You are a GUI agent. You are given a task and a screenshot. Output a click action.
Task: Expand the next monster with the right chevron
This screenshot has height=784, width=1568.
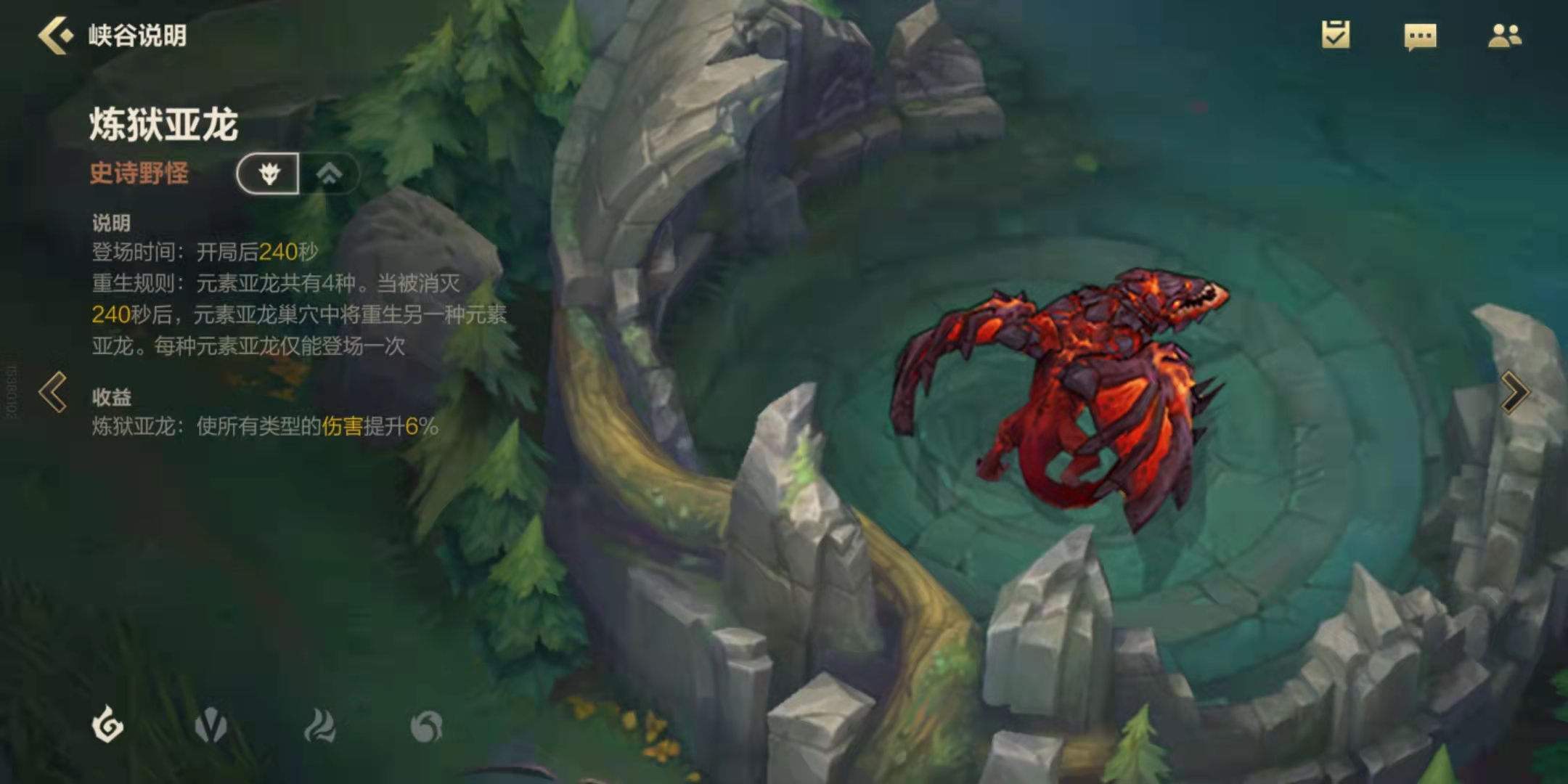coord(1515,392)
